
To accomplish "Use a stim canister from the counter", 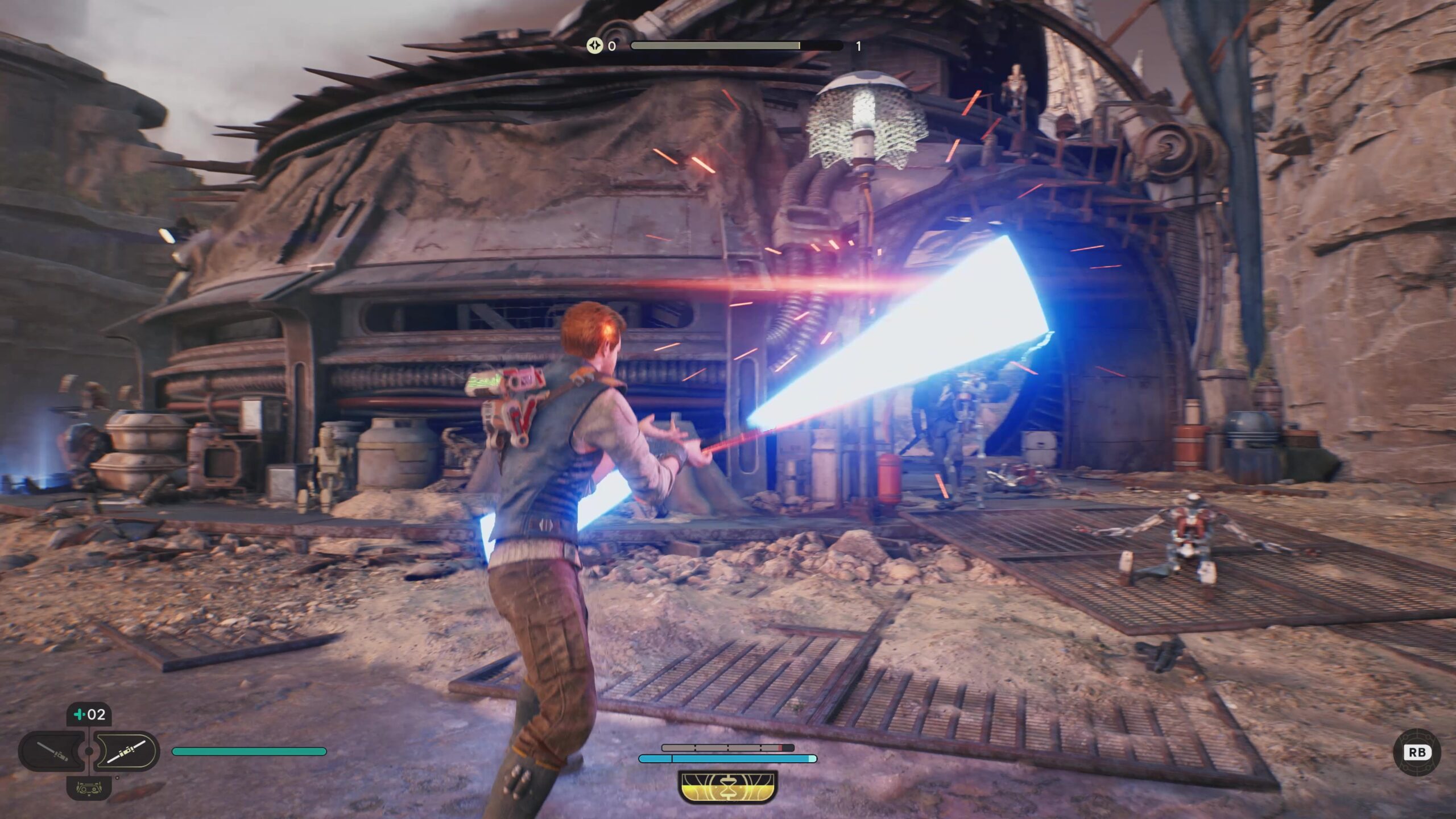I will click(89, 714).
